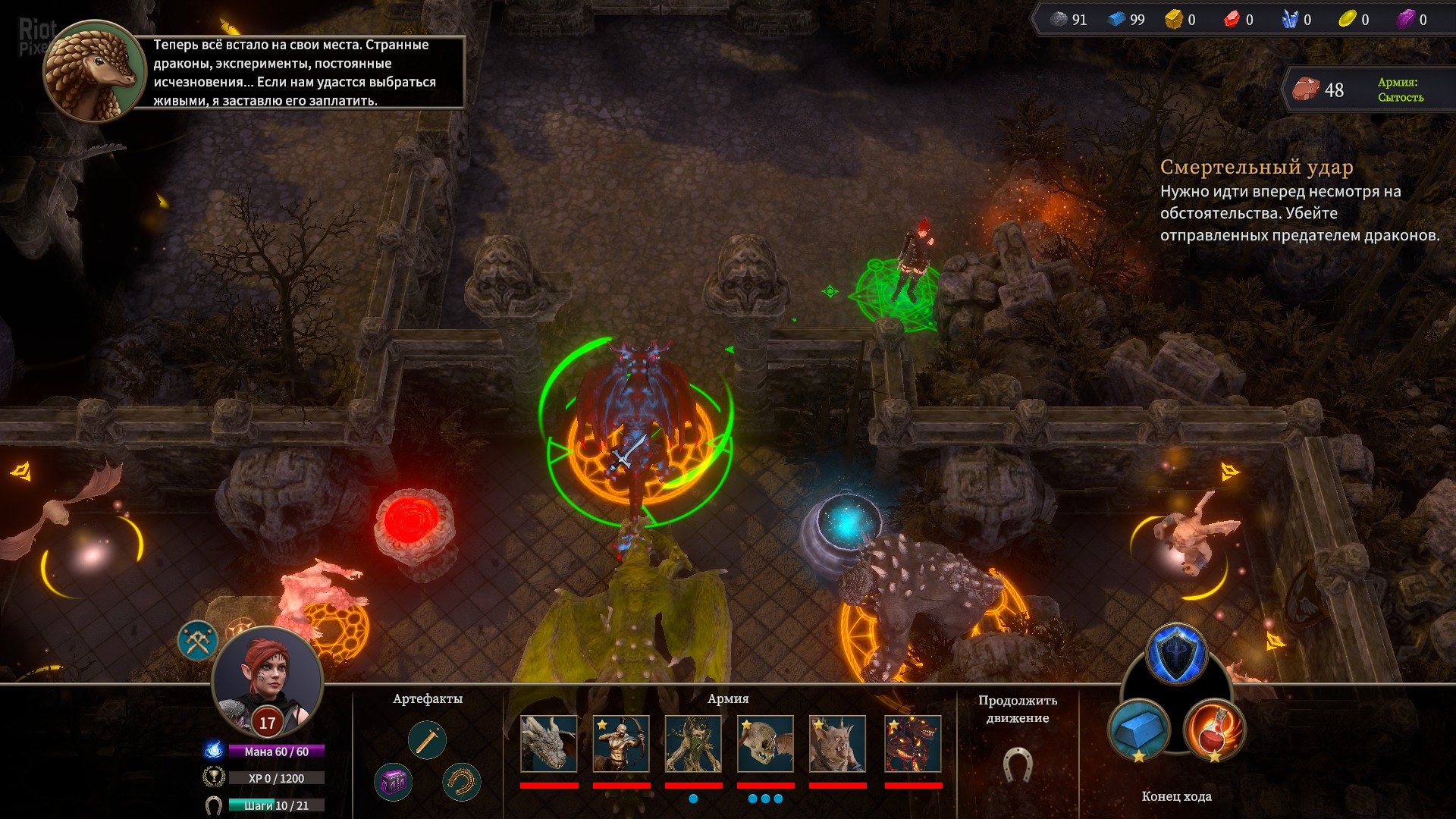The height and width of the screenshot is (819, 1456).
Task: Click the pangolin speaker portrait
Action: [x=93, y=71]
